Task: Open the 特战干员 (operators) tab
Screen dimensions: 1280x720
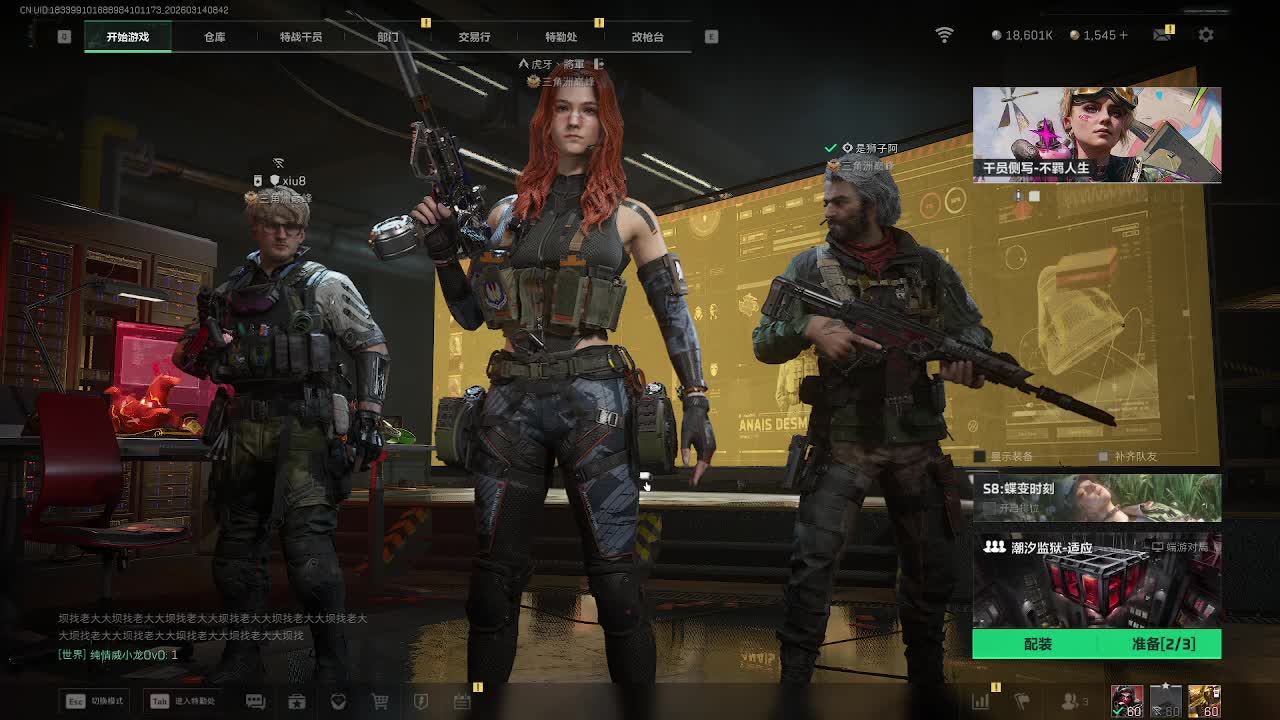Action: click(301, 37)
